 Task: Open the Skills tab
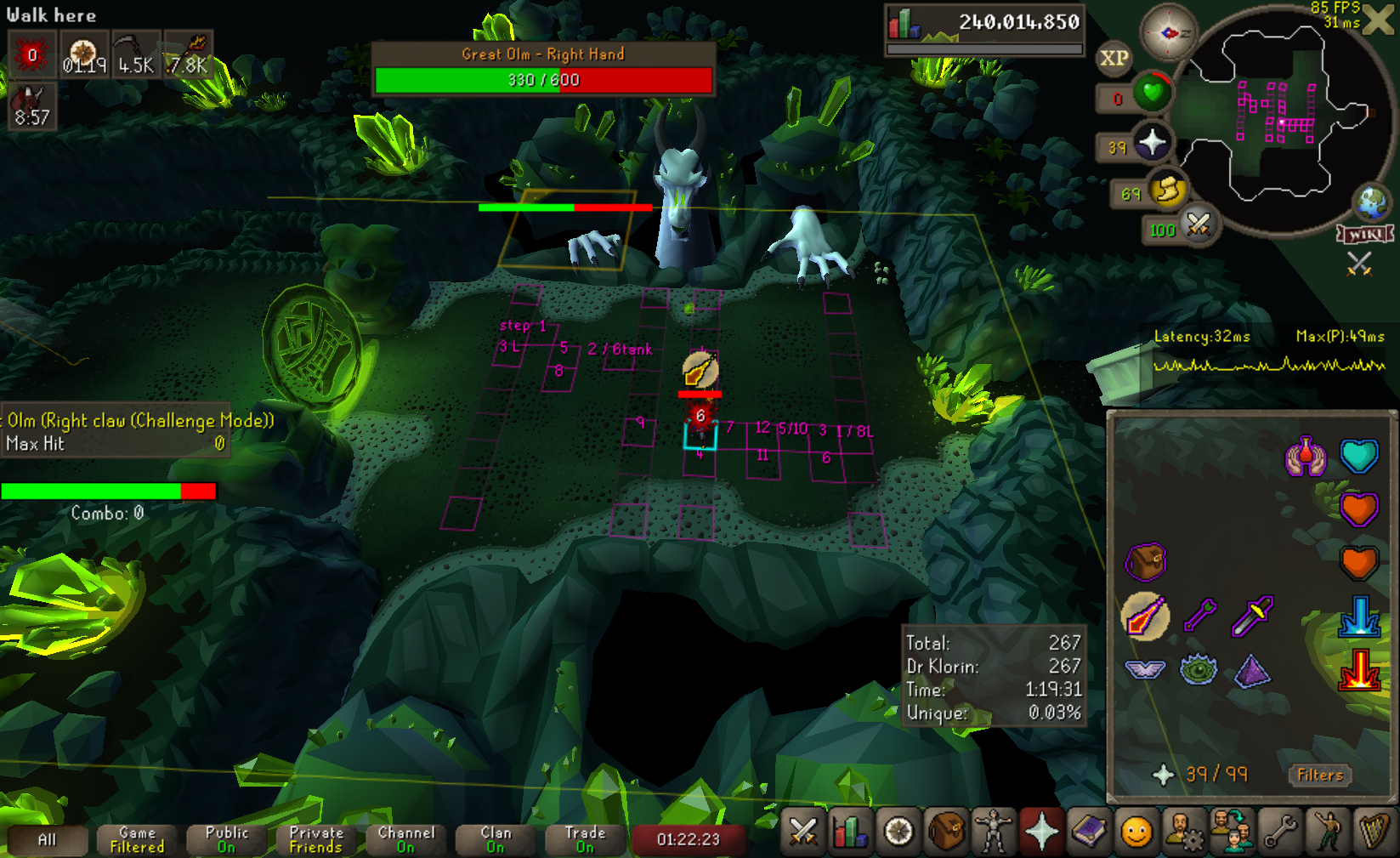click(850, 832)
